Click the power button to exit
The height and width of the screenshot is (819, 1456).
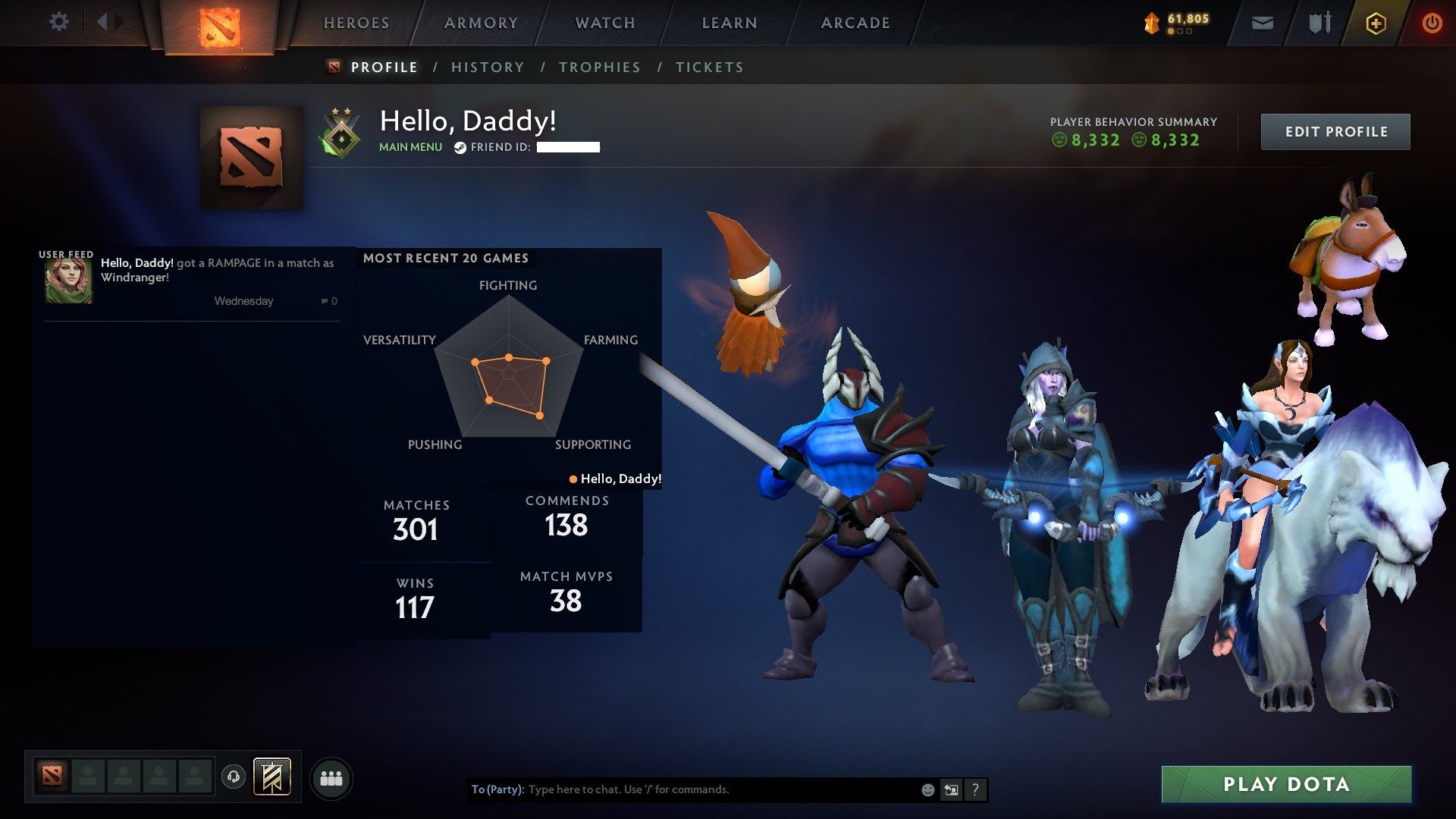[x=1432, y=23]
